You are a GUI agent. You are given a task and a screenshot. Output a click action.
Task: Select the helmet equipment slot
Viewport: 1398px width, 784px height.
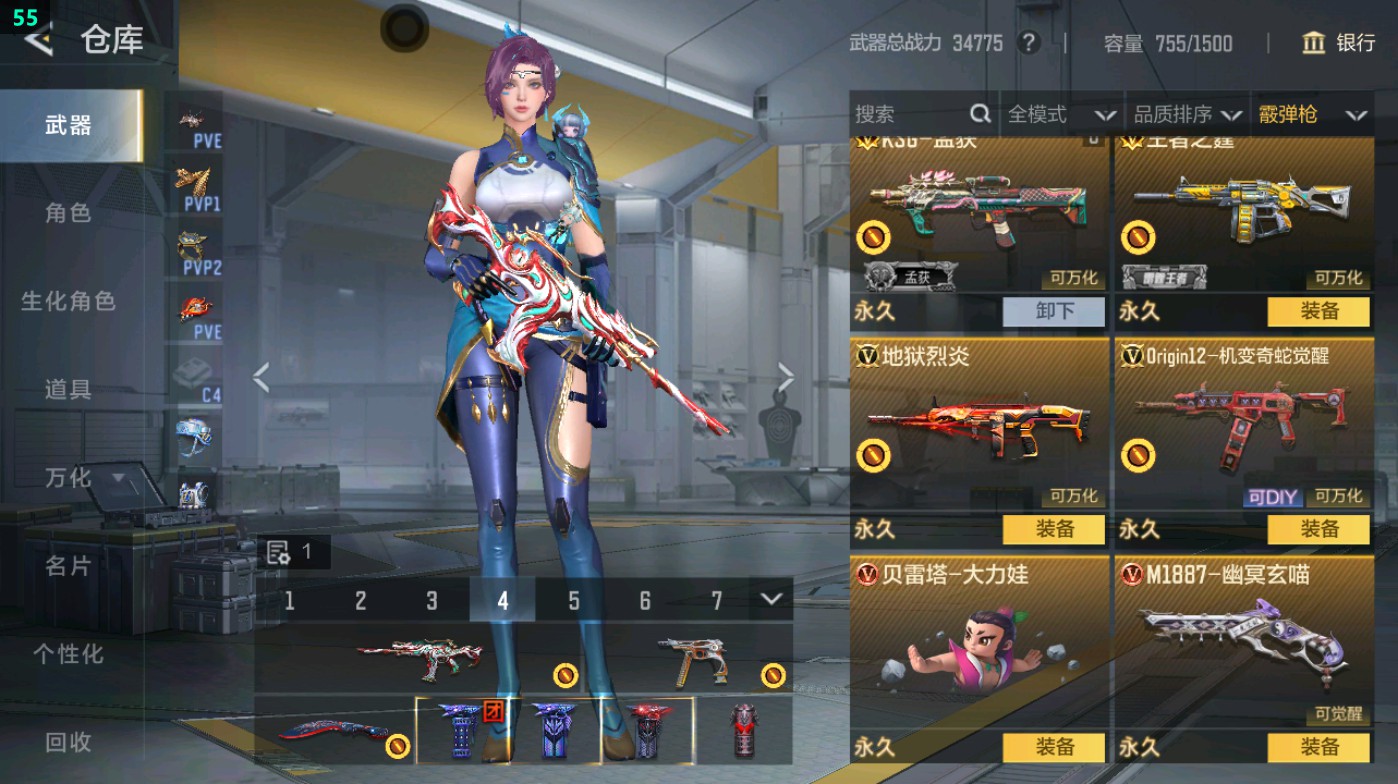point(196,436)
